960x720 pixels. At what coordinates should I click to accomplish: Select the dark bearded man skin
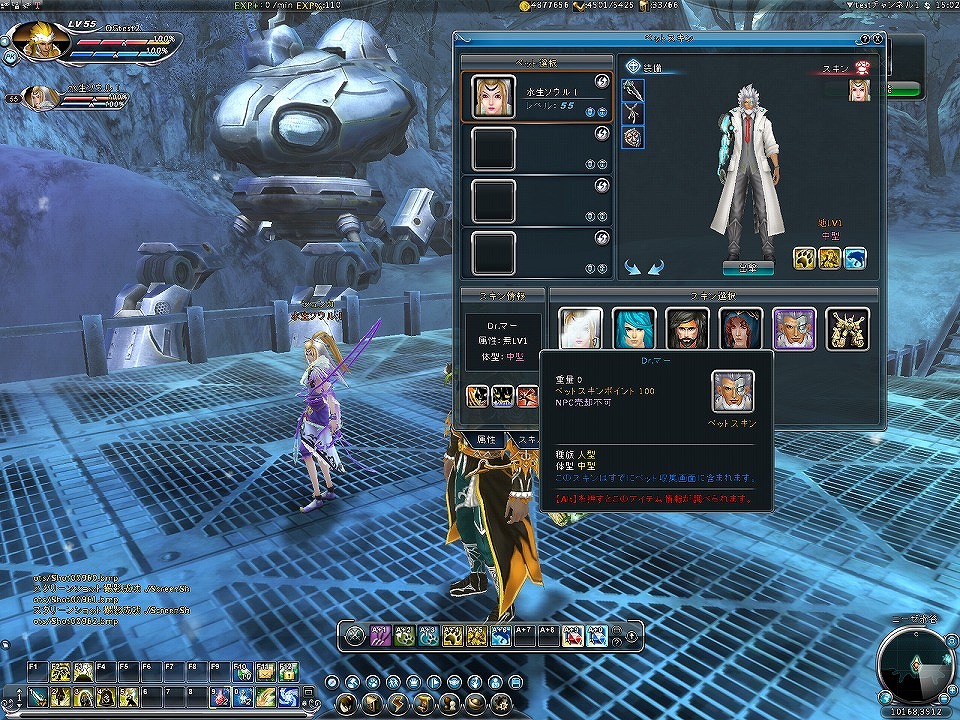[x=687, y=328]
